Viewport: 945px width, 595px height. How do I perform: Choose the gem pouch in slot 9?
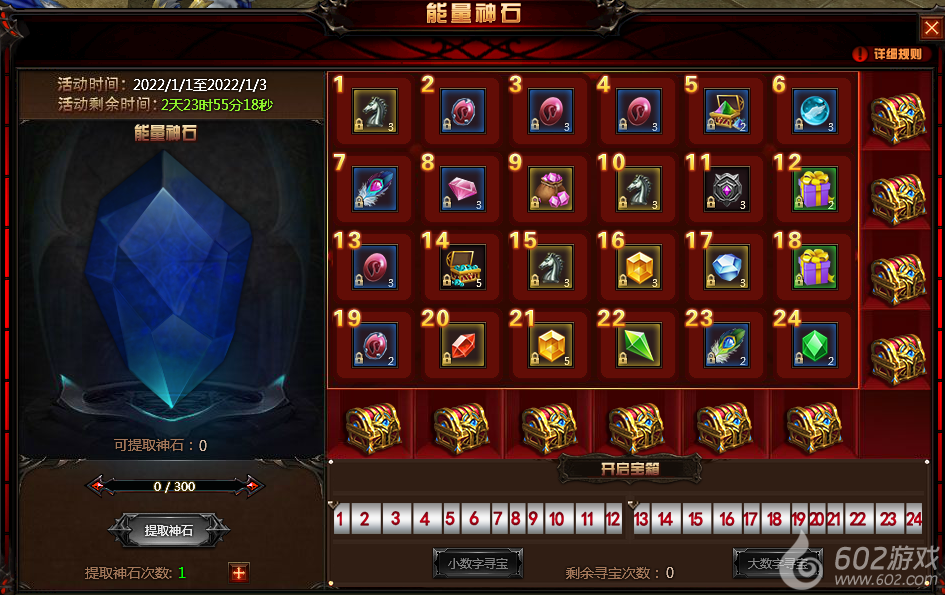[551, 188]
